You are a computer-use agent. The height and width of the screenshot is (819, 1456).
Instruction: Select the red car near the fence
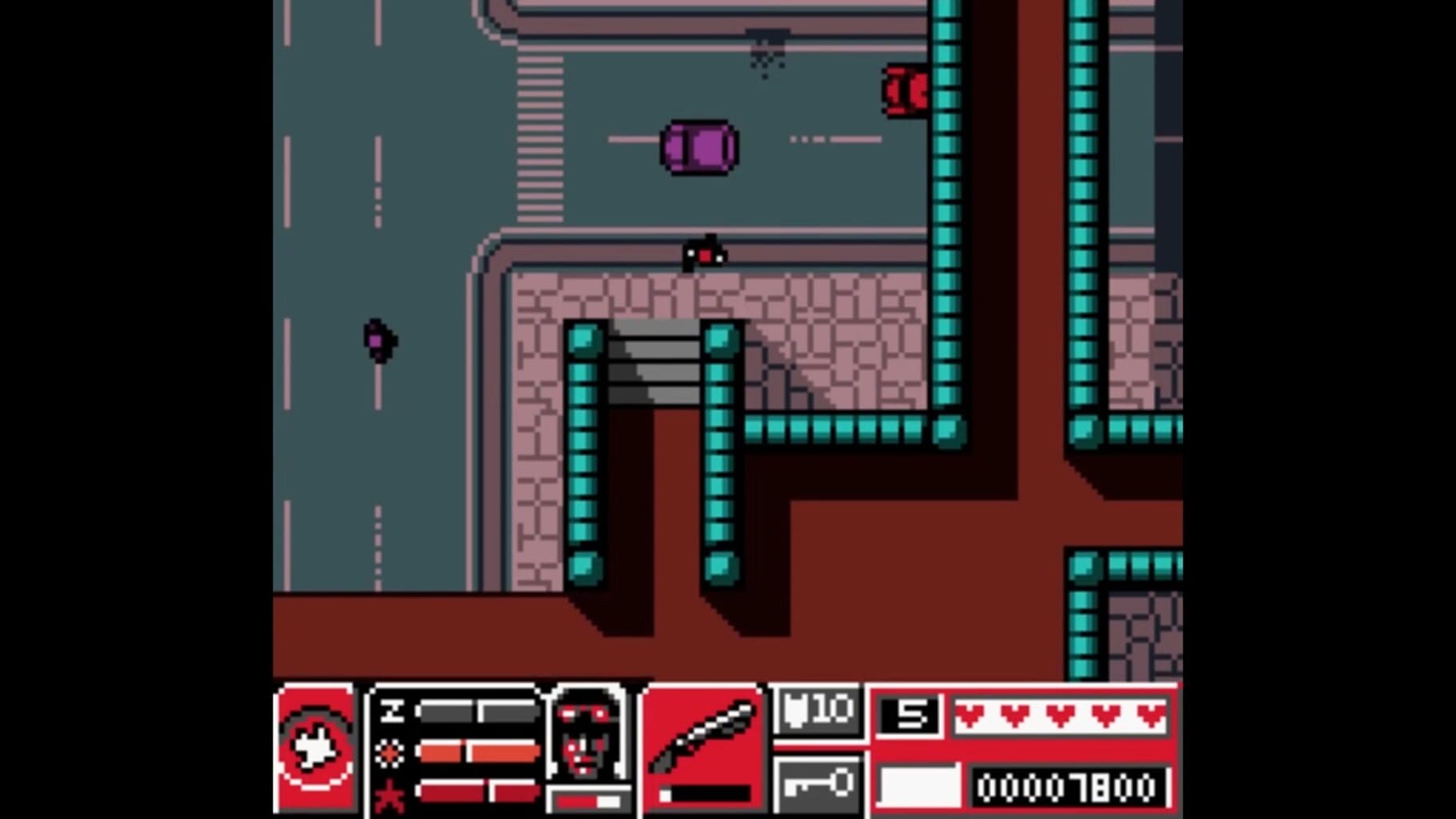(905, 92)
